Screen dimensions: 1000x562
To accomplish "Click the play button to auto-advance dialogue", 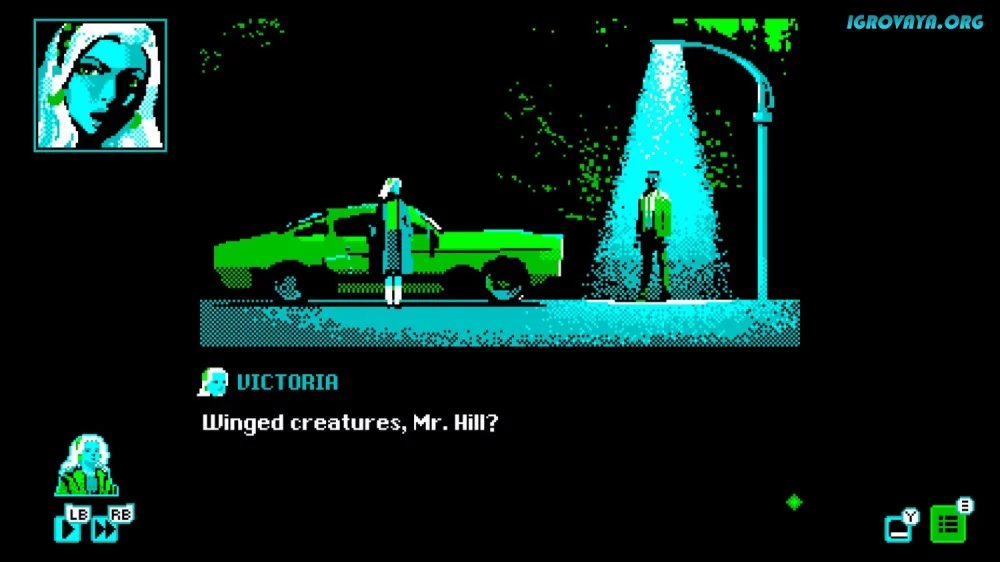I will pyautogui.click(x=68, y=528).
